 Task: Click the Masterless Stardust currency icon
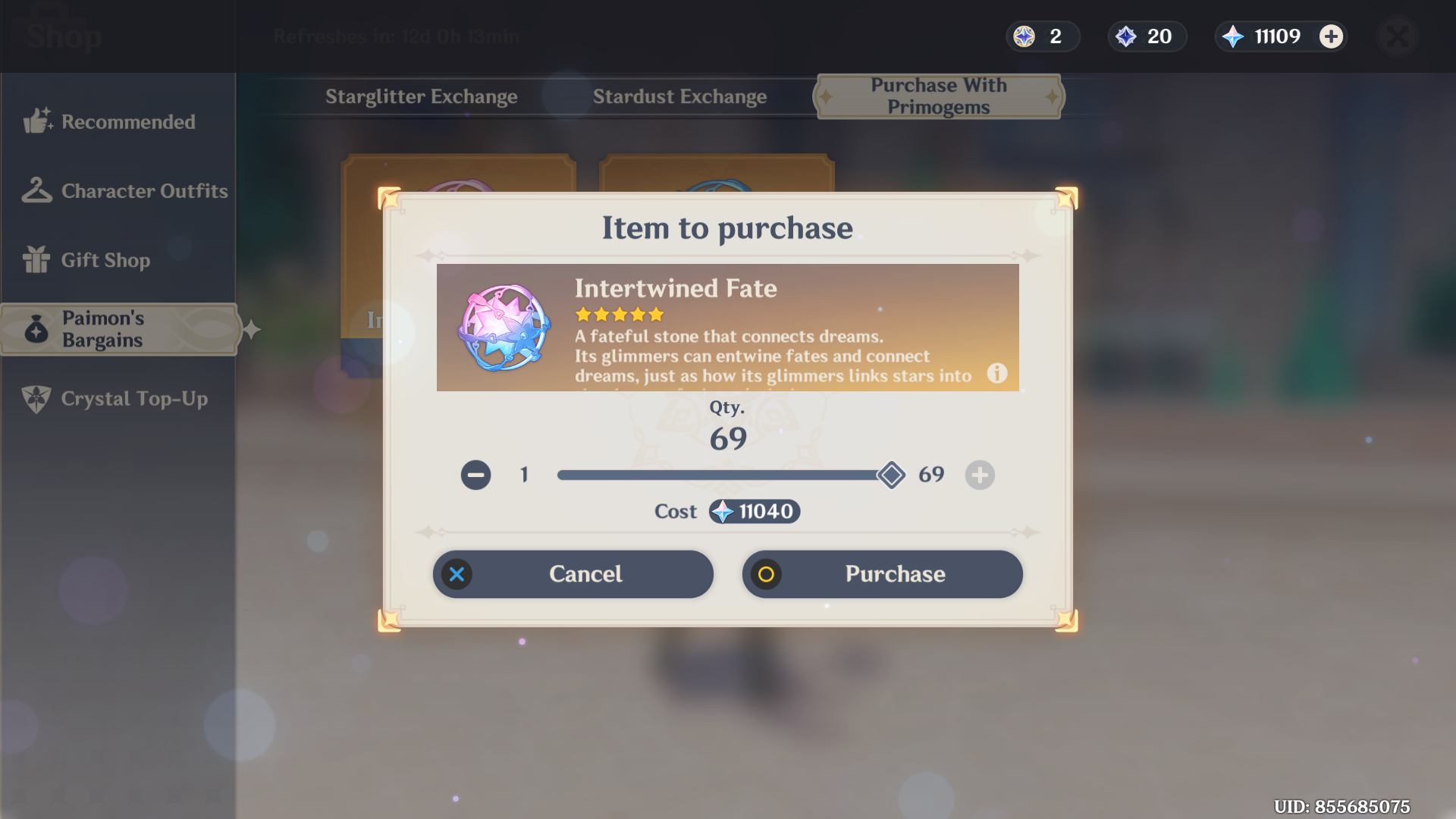tap(1127, 36)
